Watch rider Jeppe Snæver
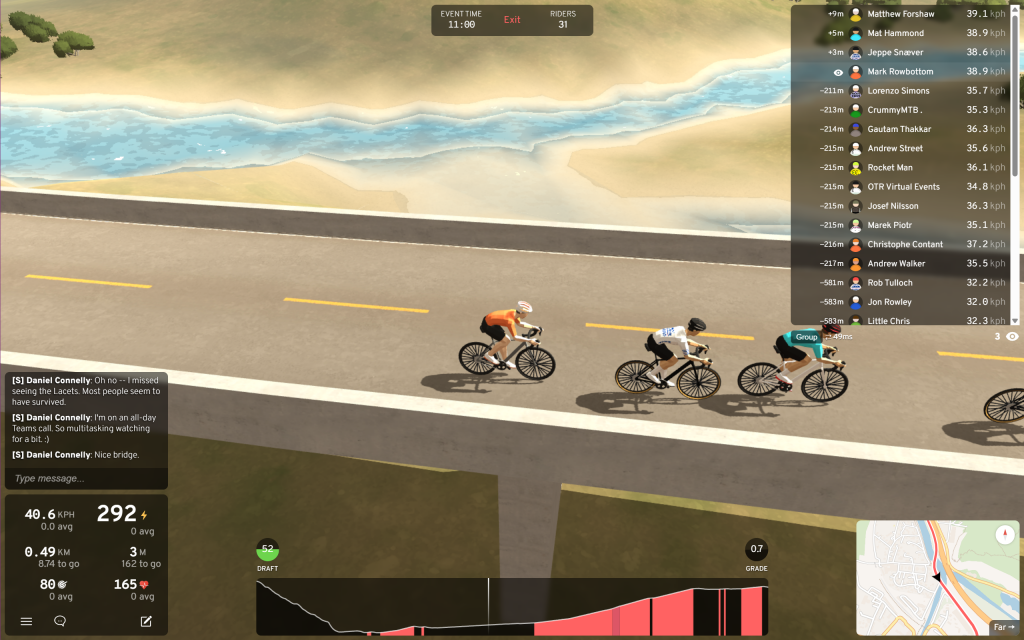Viewport: 1024px width, 640px height. [x=895, y=52]
